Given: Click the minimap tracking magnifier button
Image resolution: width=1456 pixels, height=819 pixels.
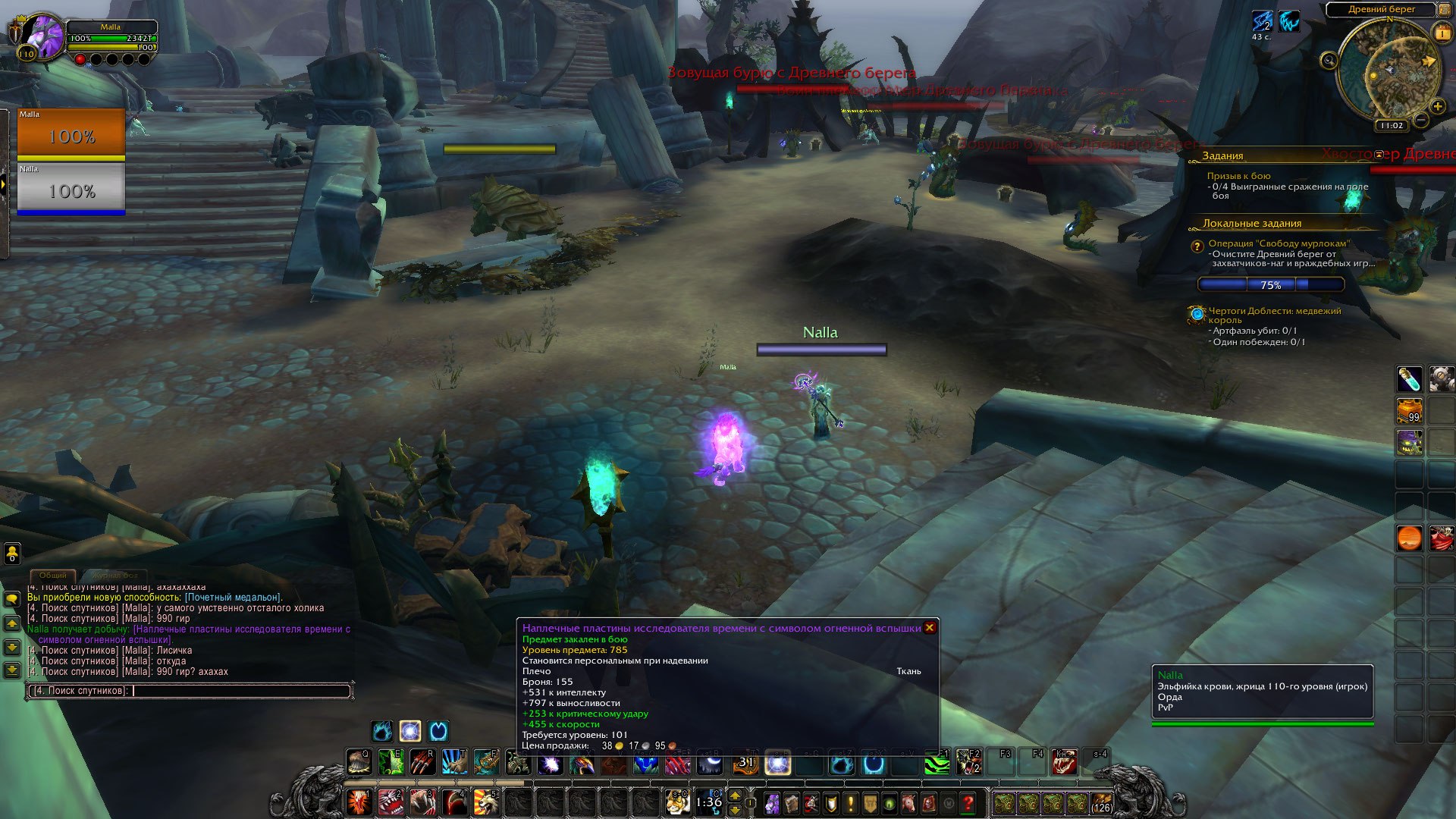Looking at the screenshot, I should point(1329,61).
